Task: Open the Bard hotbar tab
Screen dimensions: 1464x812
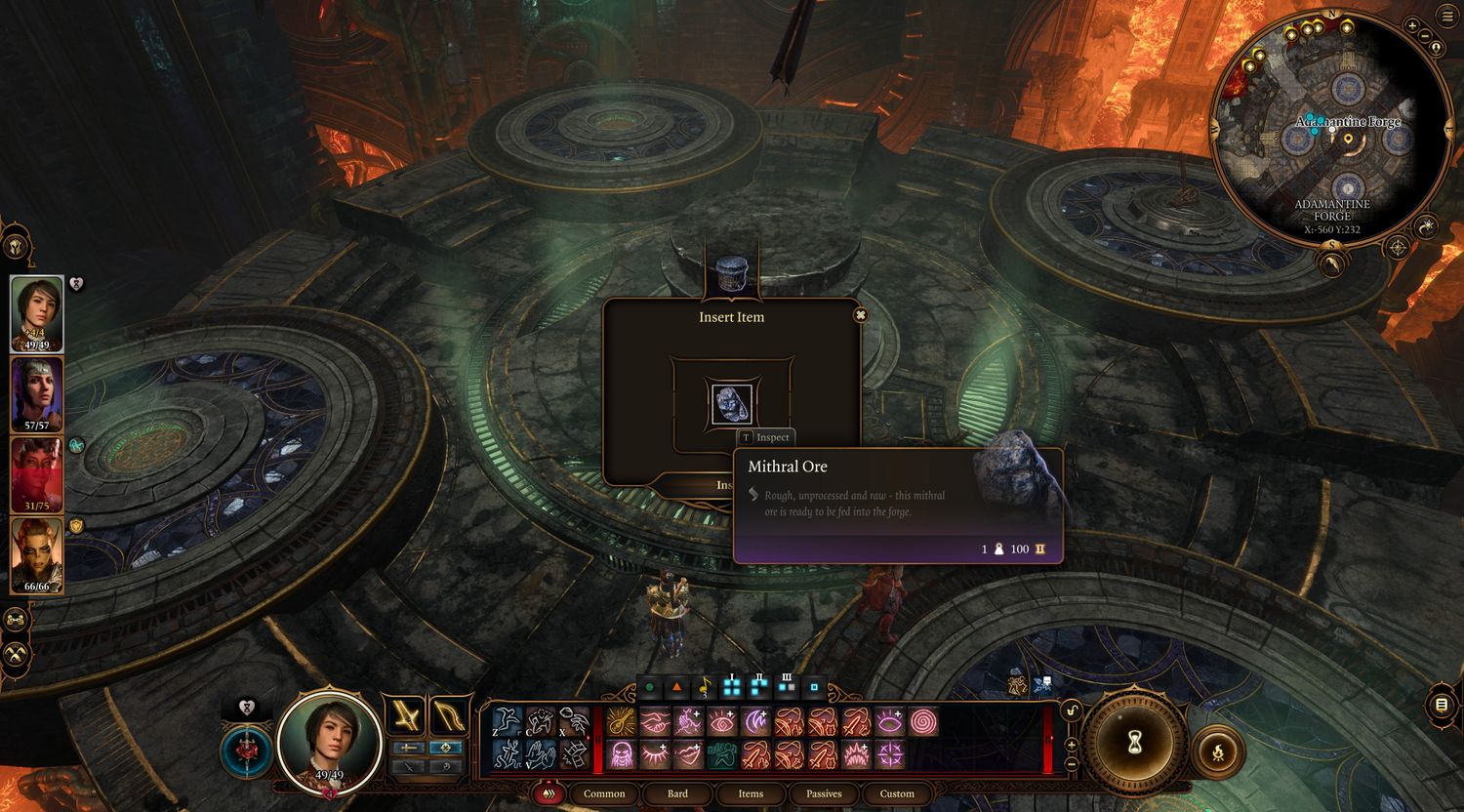Action: point(677,793)
